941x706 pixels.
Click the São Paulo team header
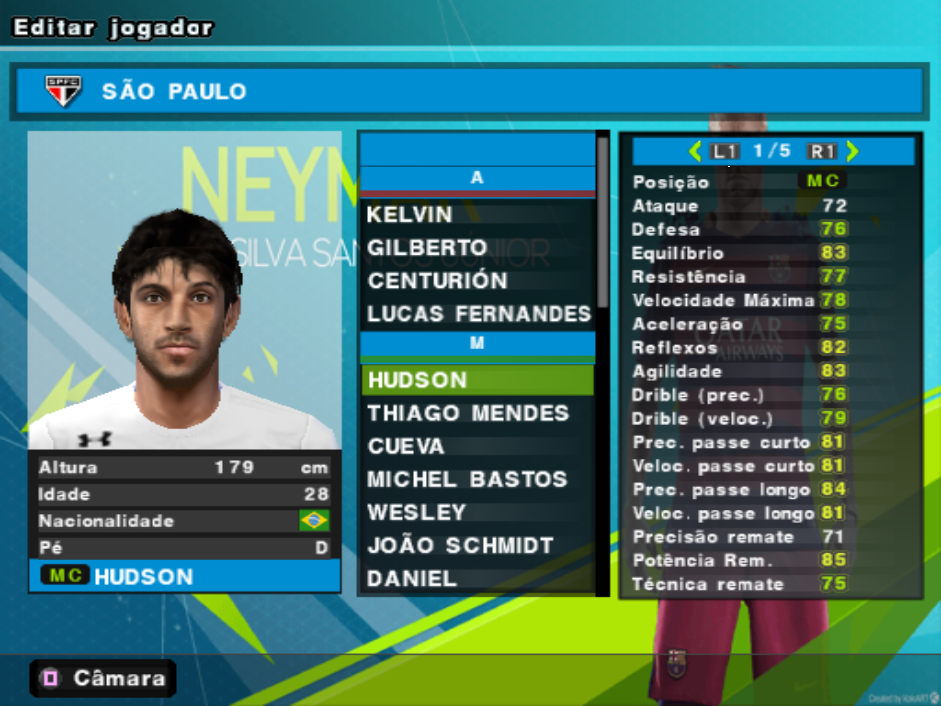coord(469,92)
